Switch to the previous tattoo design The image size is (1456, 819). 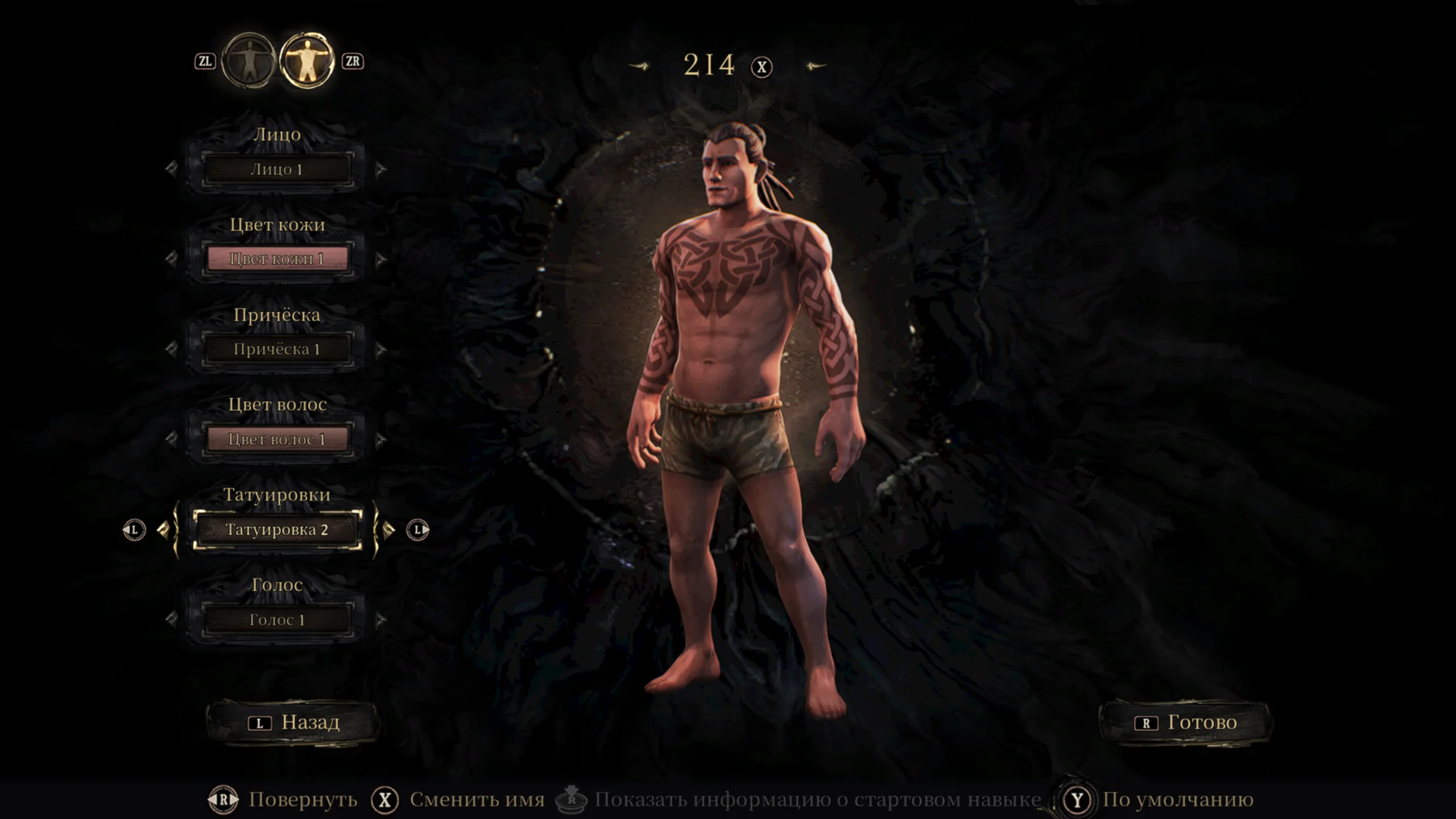pos(164,530)
